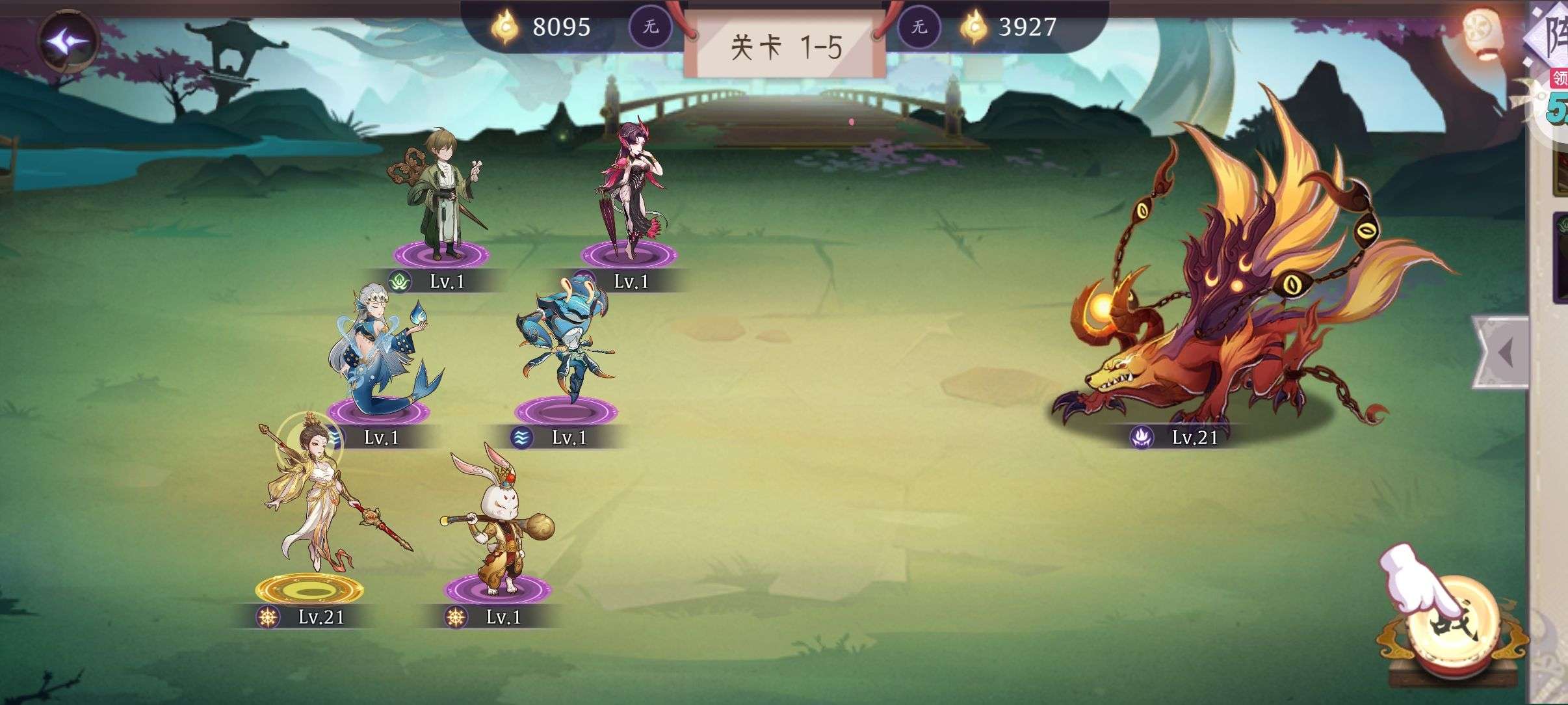Viewport: 1568px width, 705px height.
Task: Open the left team's 无 formation buff icon
Action: click(x=649, y=27)
